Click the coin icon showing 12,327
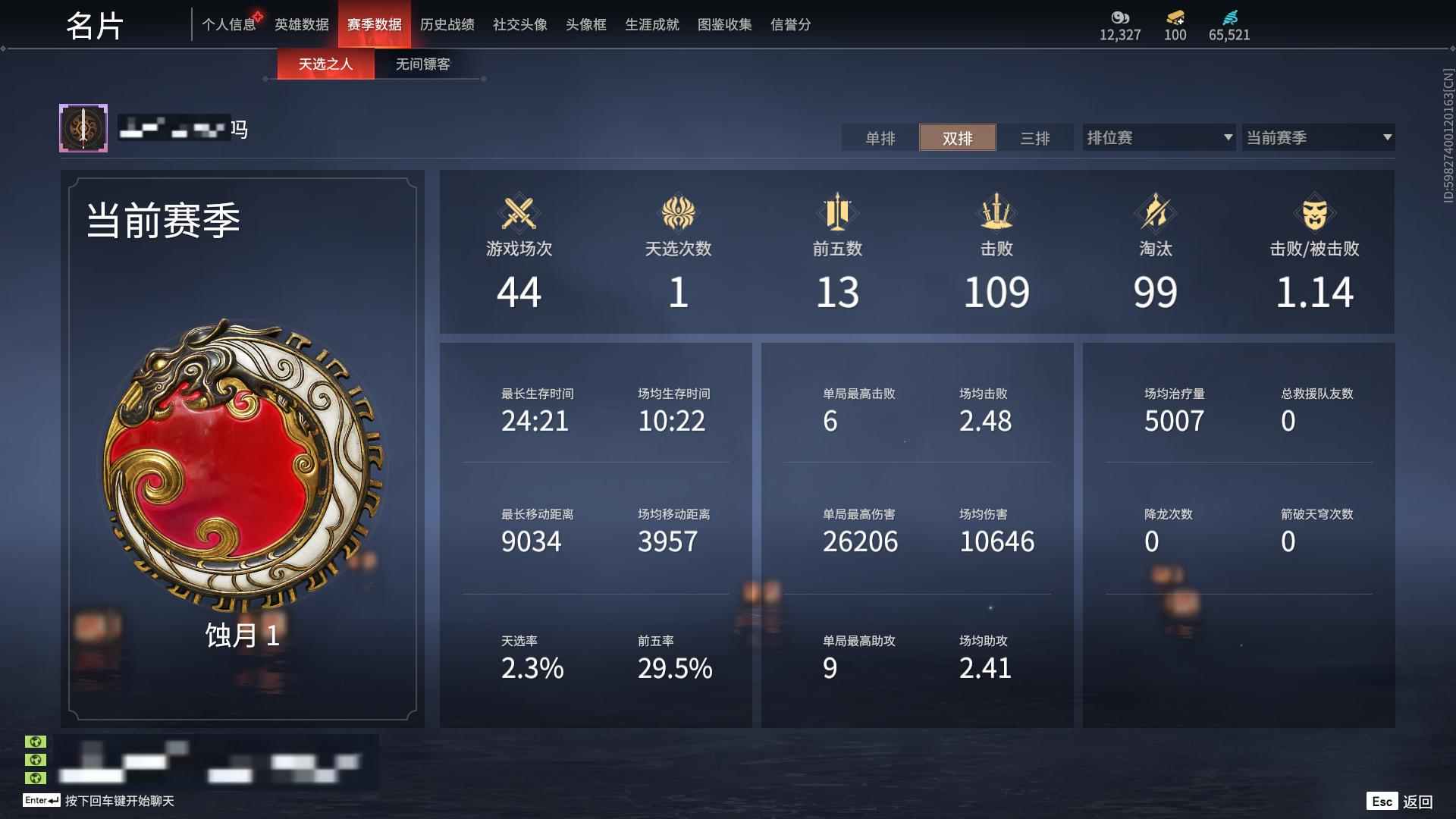The height and width of the screenshot is (819, 1456). [x=1119, y=18]
